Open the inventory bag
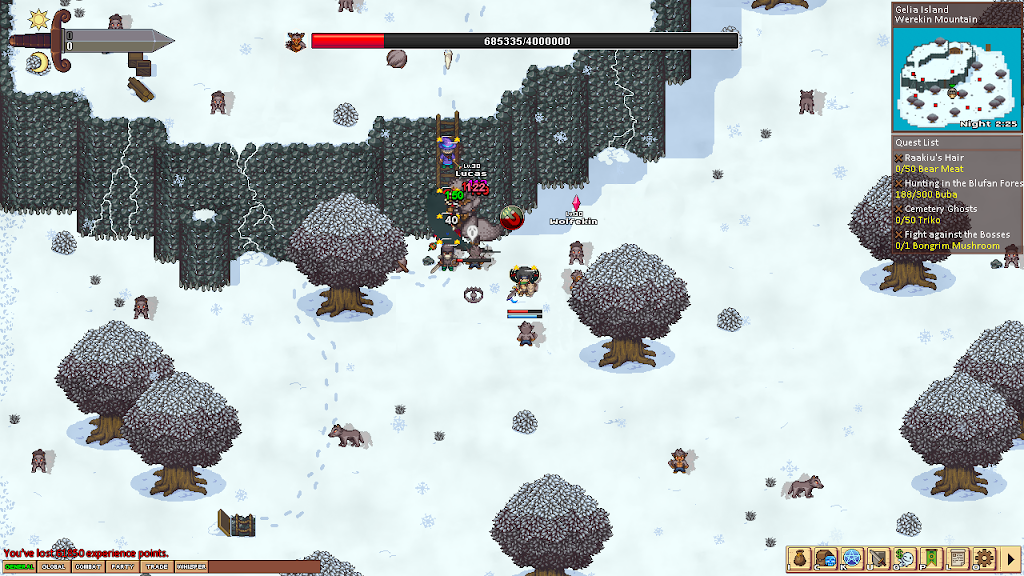1024x576 pixels. pyautogui.click(x=799, y=558)
